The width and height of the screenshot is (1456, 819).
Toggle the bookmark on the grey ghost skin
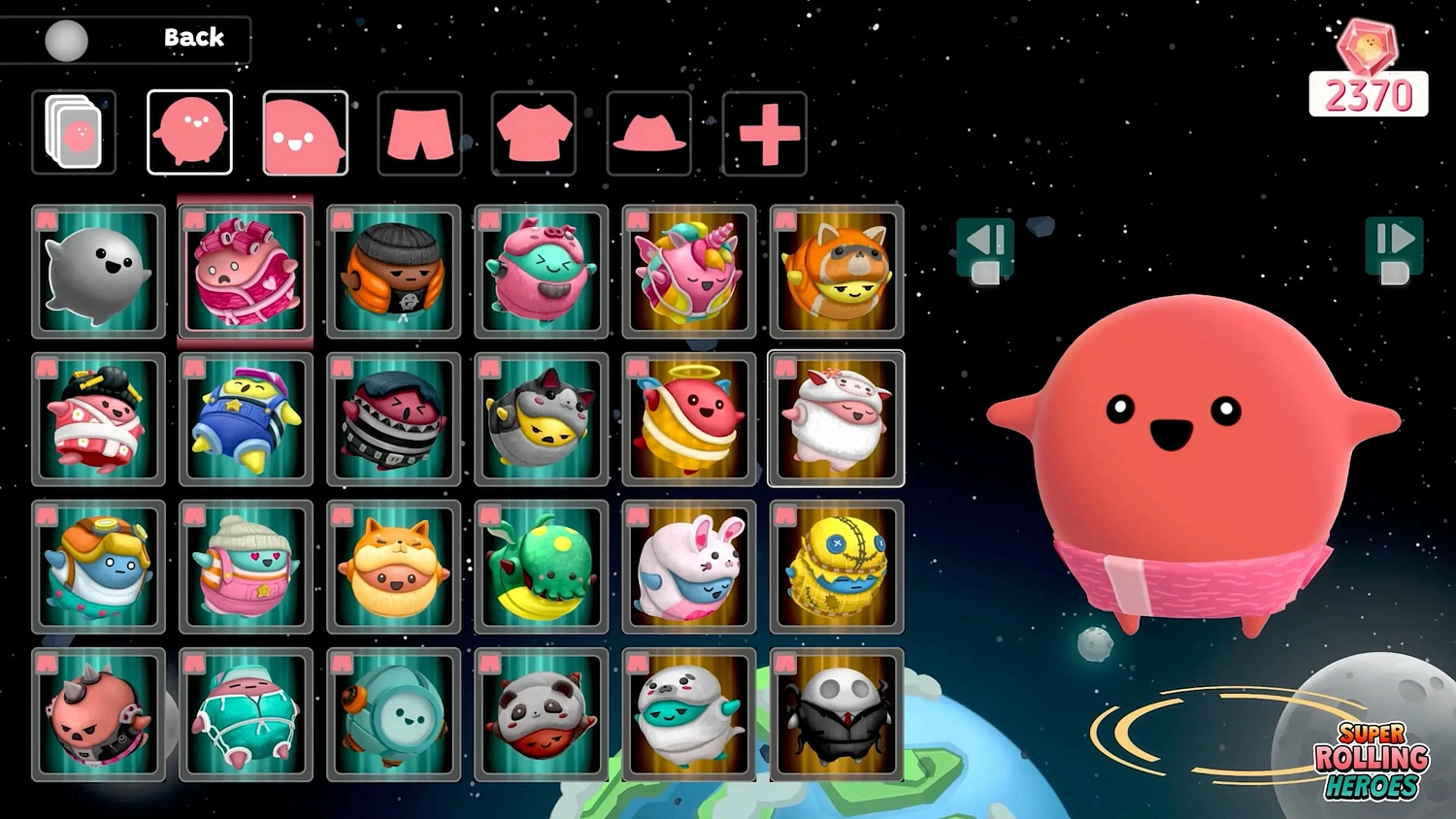[46, 221]
